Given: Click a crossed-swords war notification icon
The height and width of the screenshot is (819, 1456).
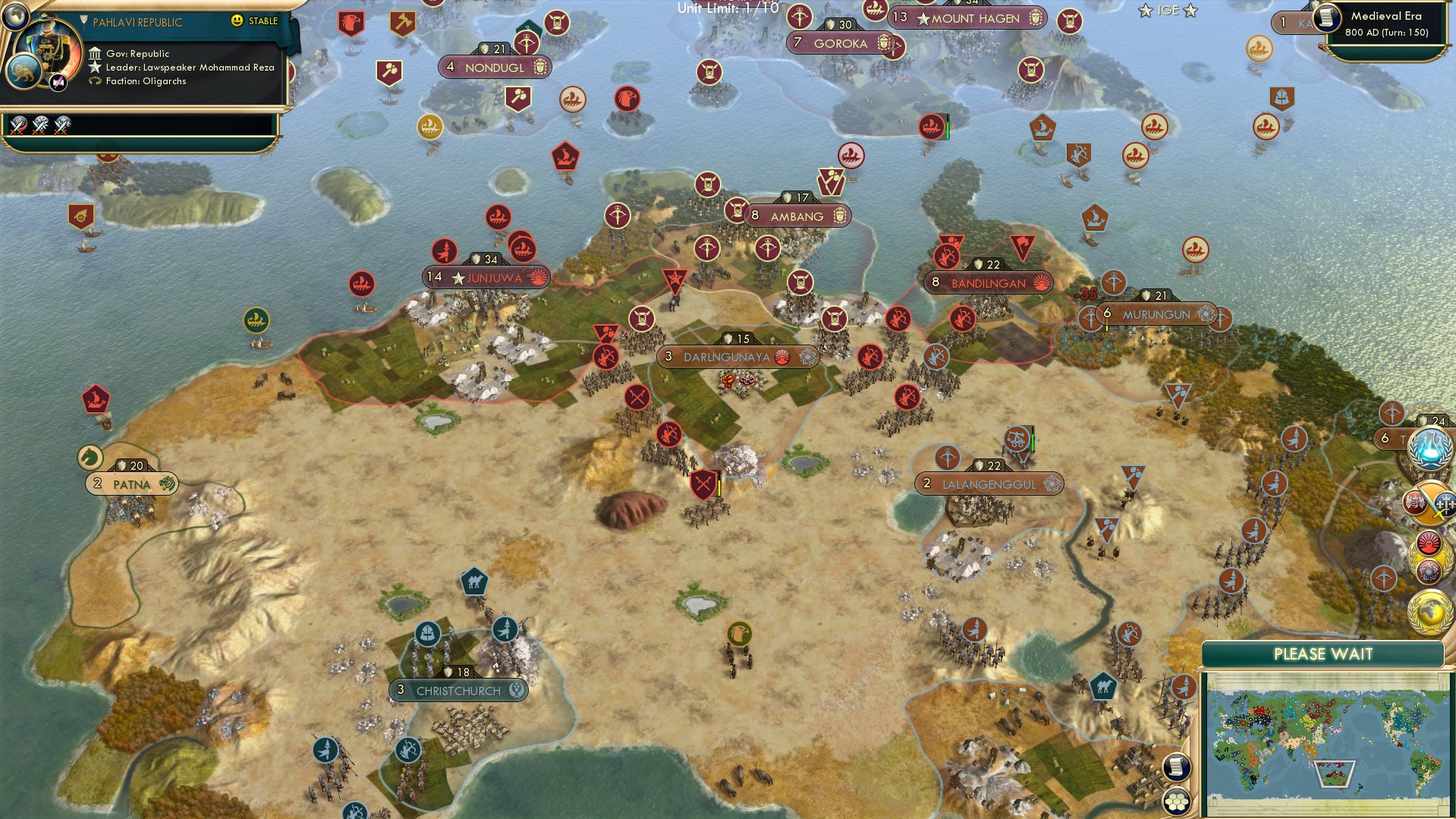Looking at the screenshot, I should point(18,126).
